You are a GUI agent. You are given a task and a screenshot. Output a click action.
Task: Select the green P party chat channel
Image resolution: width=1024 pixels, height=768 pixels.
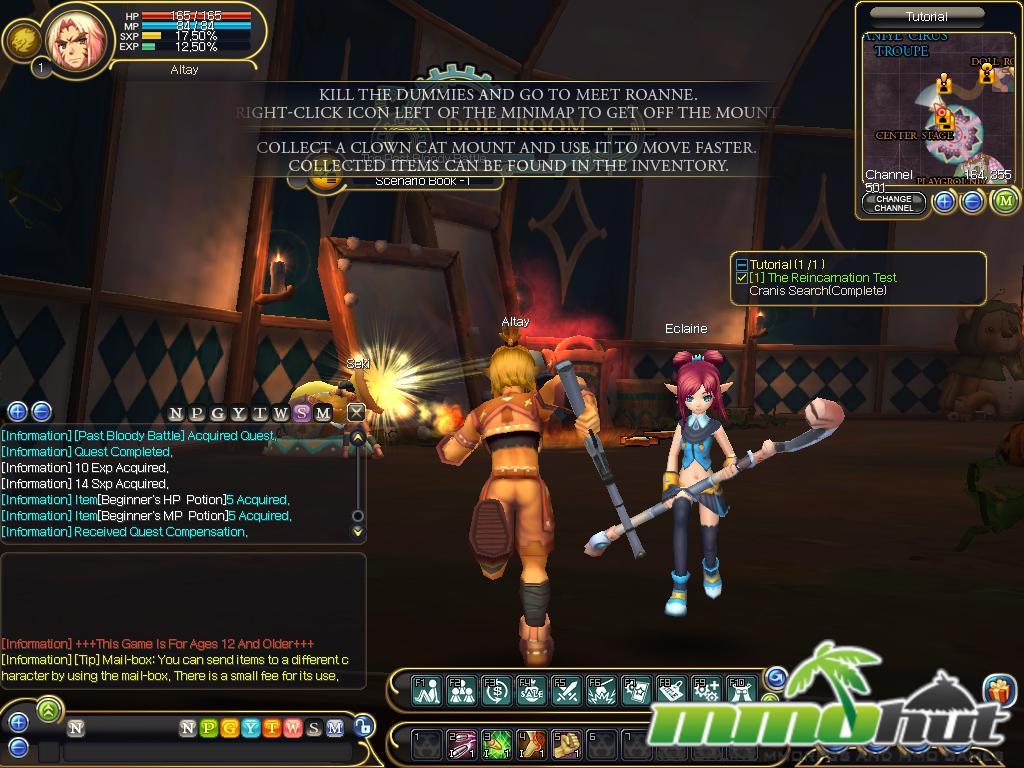coord(208,728)
